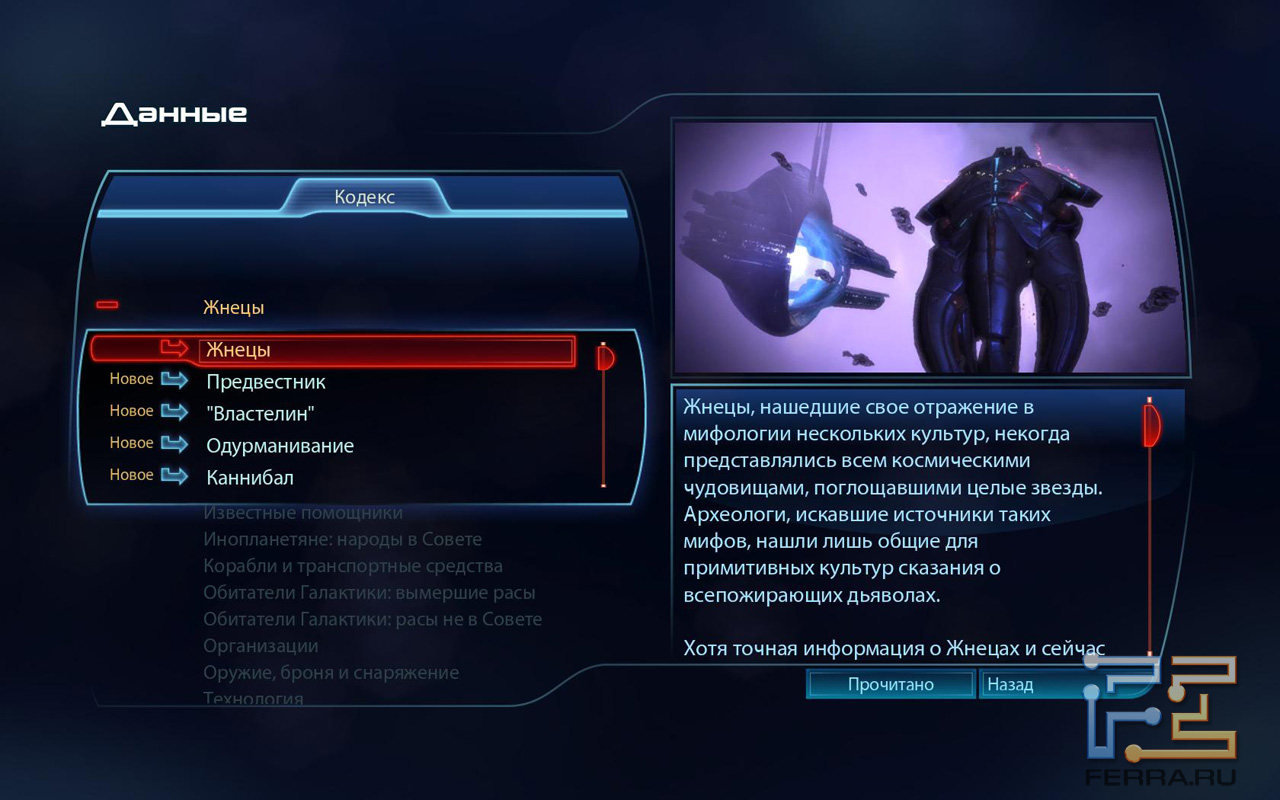Click the codex entry list scrollbar handle
1280x800 pixels.
pos(605,357)
